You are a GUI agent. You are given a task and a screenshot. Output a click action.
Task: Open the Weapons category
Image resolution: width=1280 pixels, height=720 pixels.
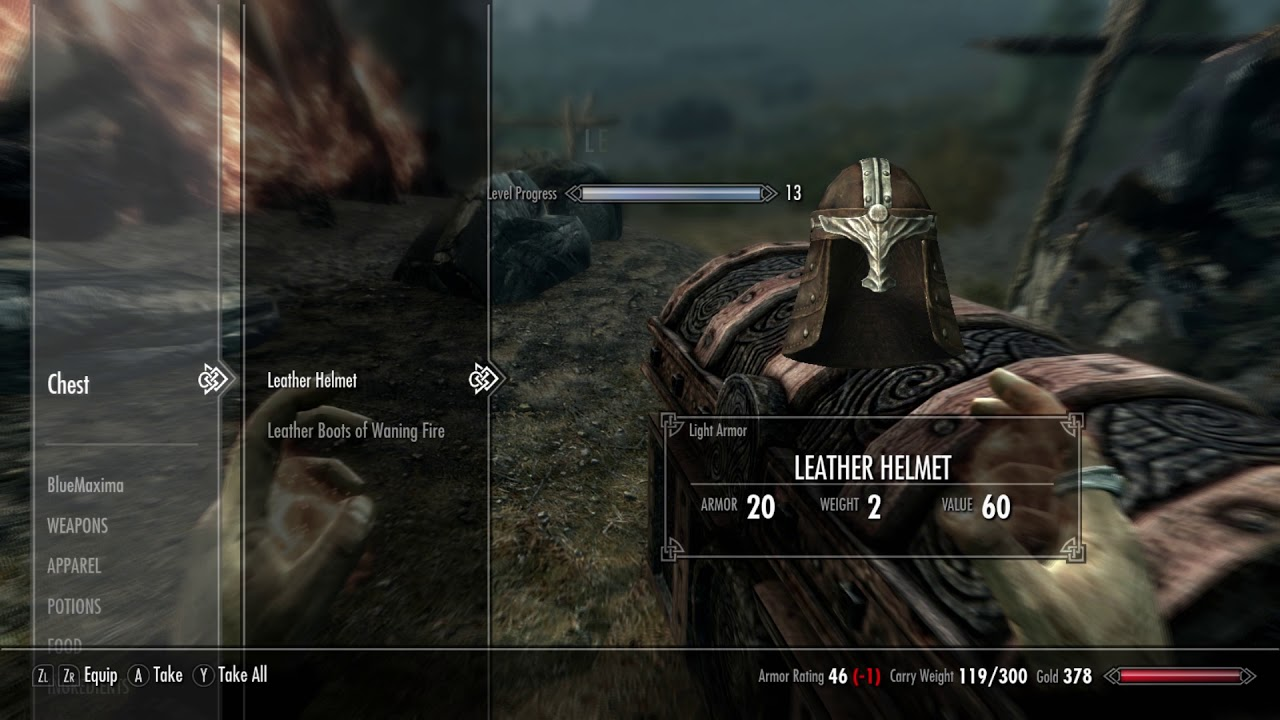77,525
